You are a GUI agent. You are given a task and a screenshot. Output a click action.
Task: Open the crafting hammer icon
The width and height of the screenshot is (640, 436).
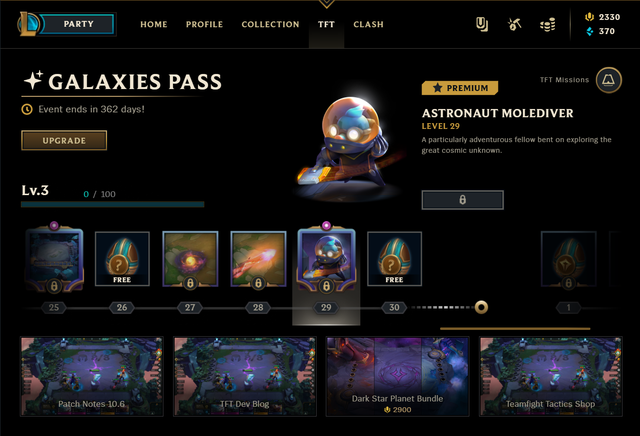[x=514, y=24]
